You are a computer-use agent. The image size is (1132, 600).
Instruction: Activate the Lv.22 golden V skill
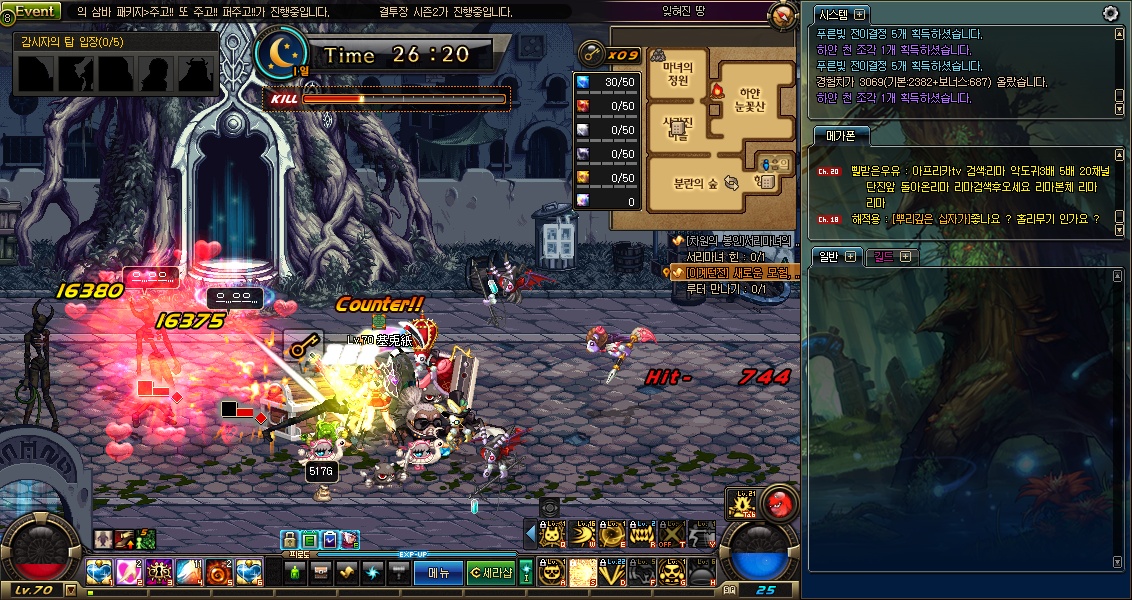(612, 572)
